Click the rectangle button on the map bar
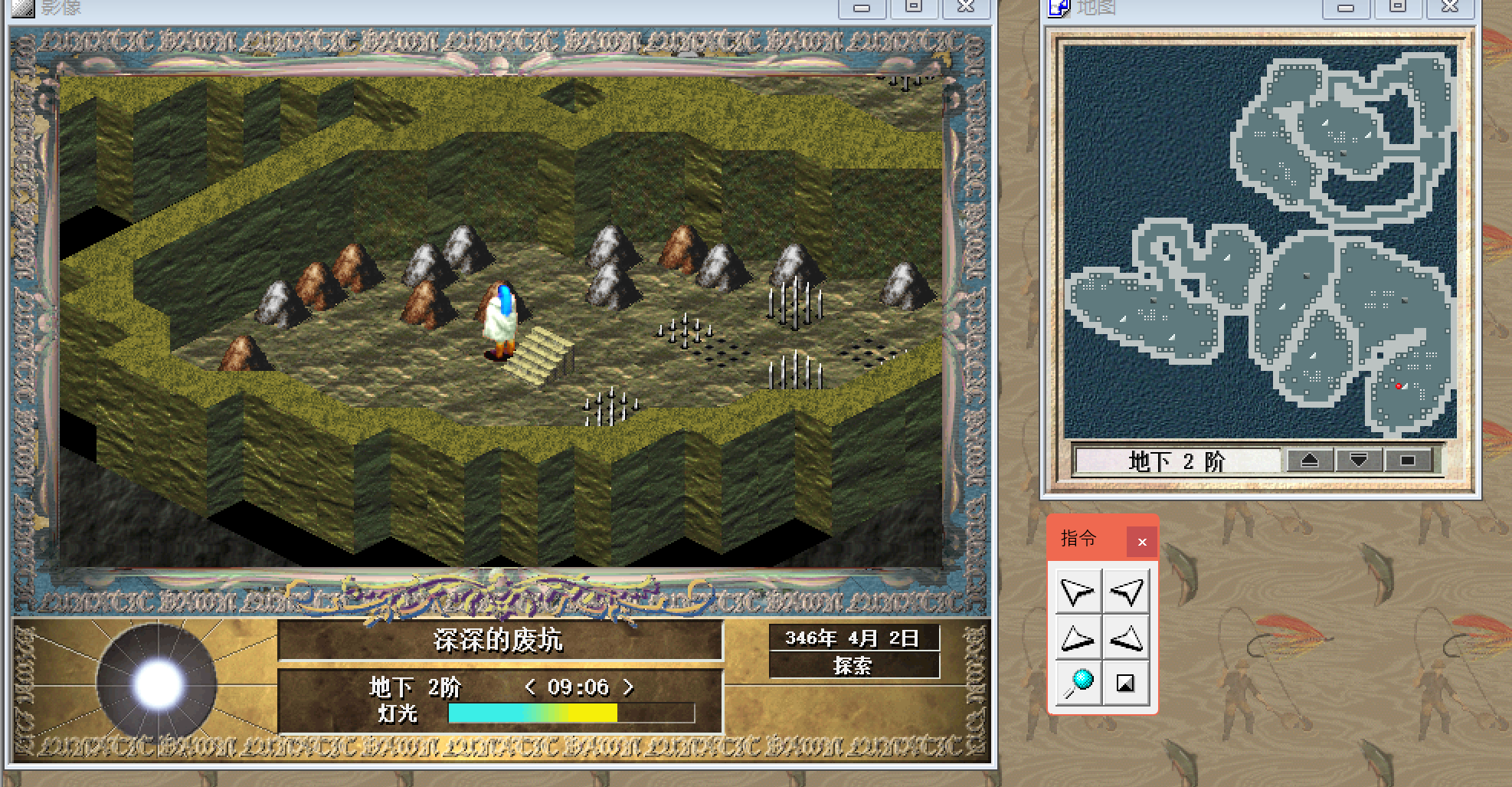This screenshot has width=1512, height=787. pos(1408,461)
